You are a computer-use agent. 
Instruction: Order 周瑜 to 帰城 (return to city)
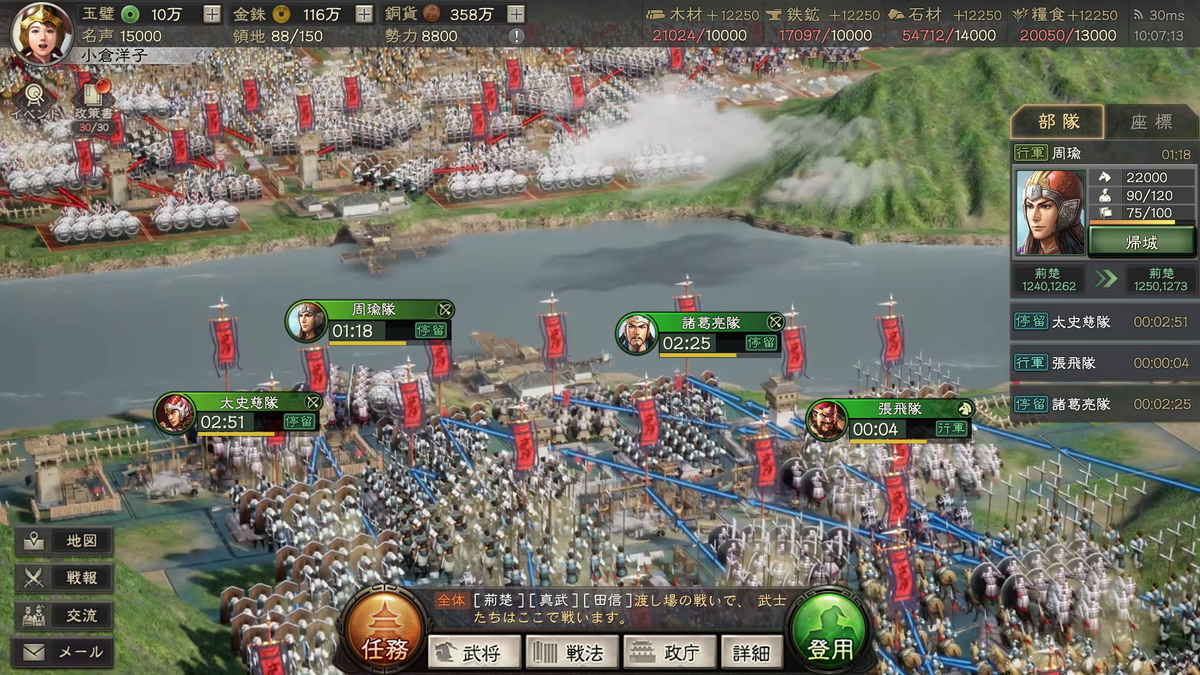[1141, 241]
